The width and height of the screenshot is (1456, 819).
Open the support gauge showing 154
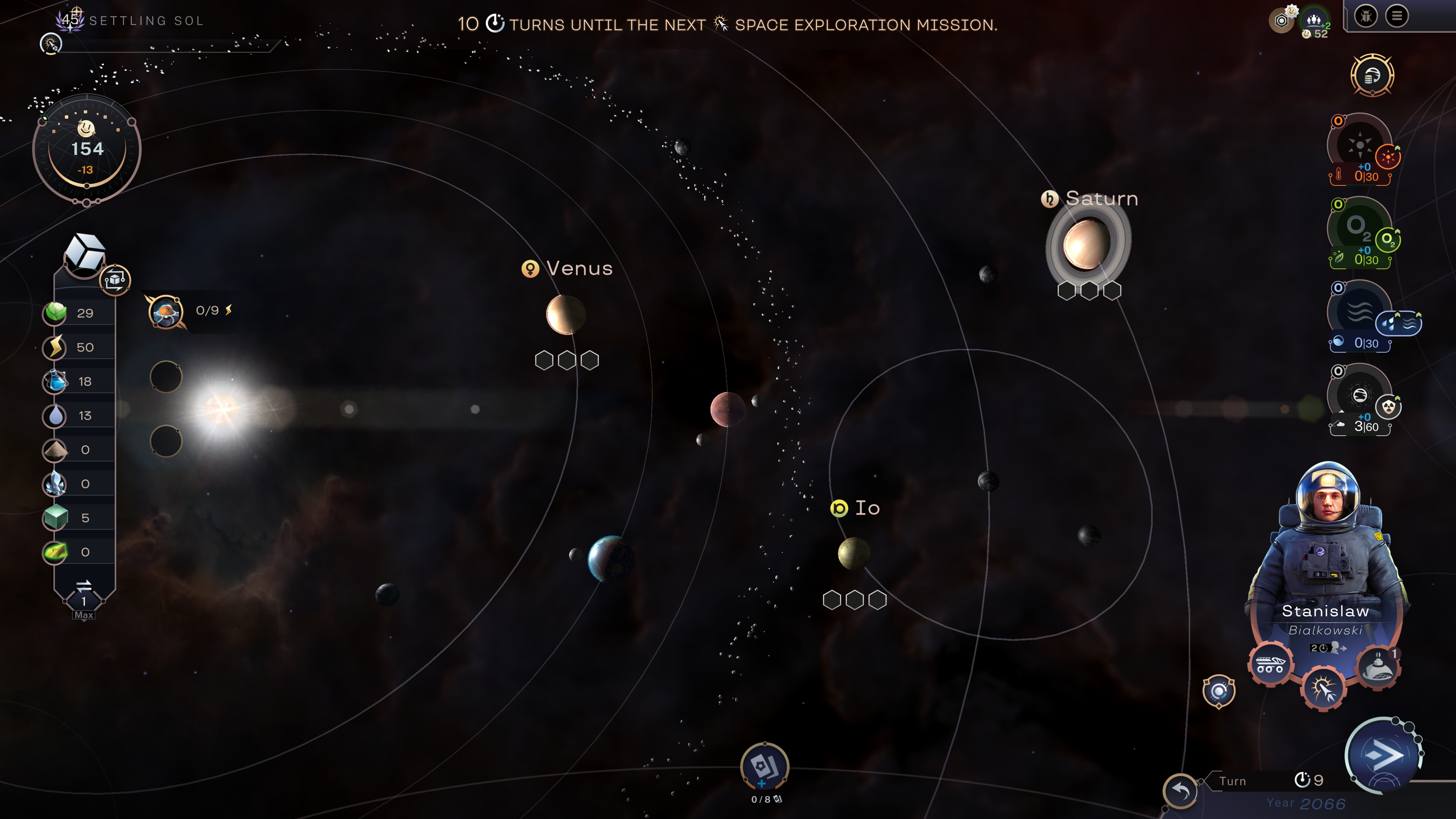86,150
